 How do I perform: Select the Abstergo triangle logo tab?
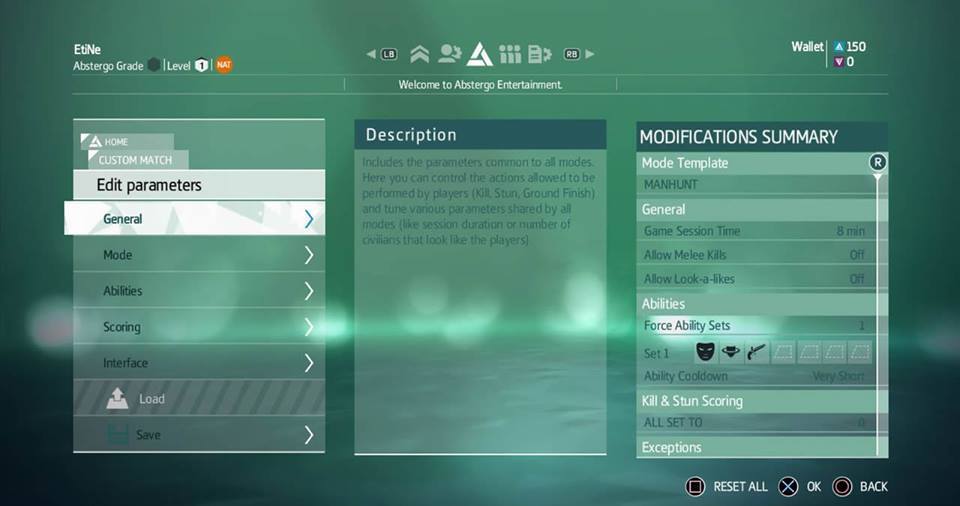coord(480,53)
